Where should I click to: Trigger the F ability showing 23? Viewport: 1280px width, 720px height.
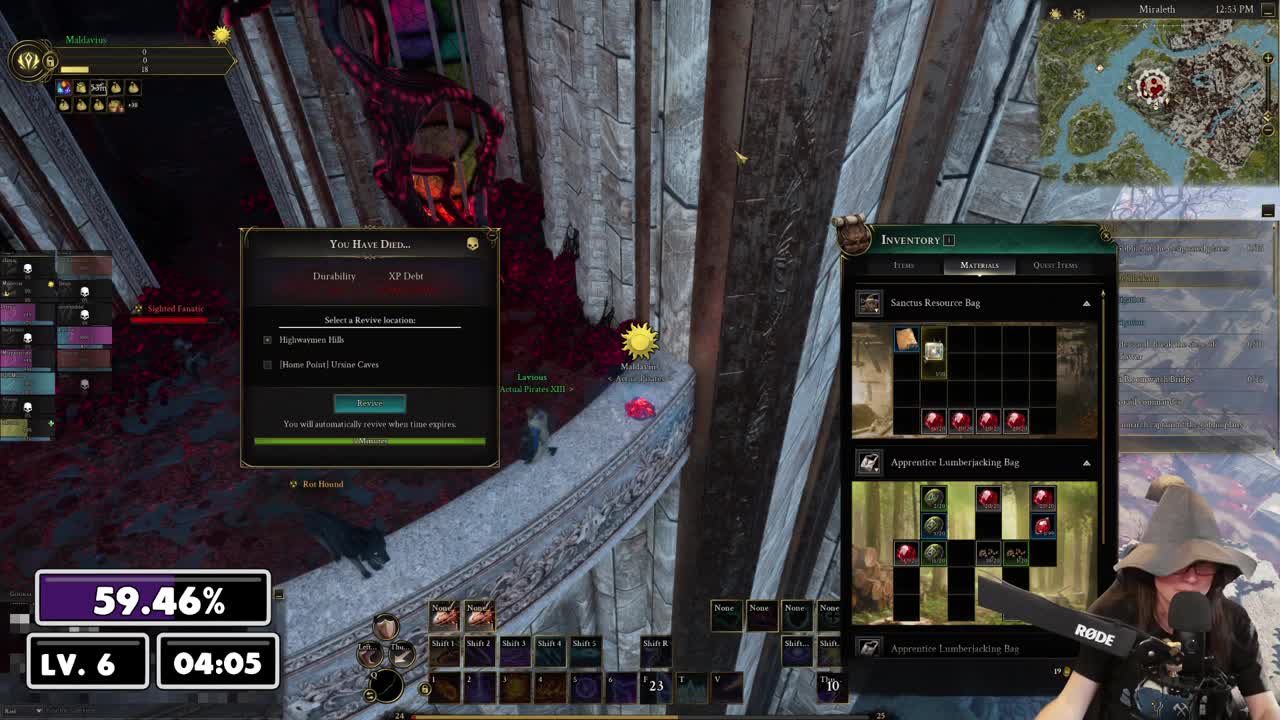click(656, 686)
